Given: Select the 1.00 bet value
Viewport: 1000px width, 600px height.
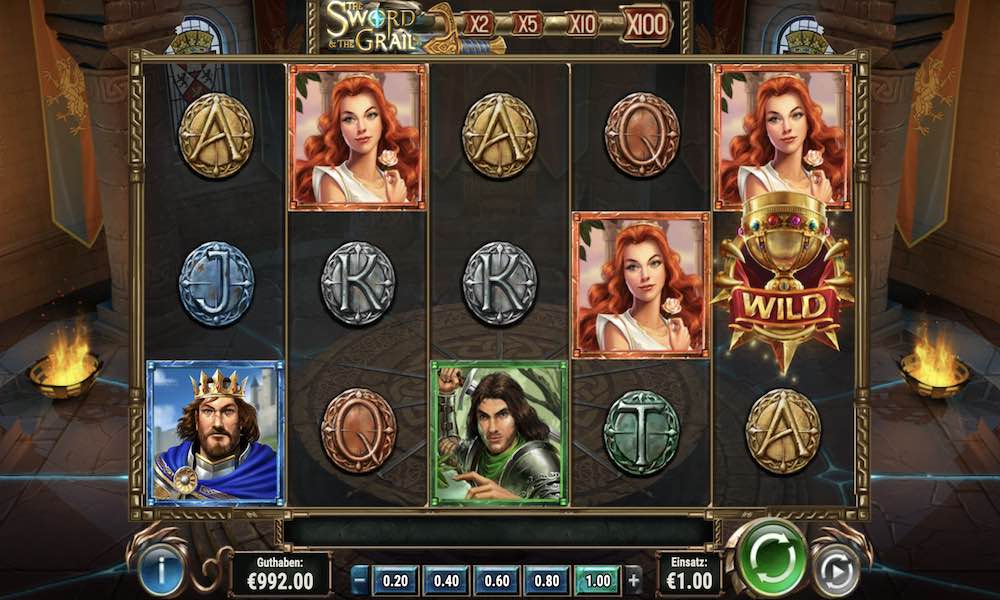Looking at the screenshot, I should click(x=597, y=579).
